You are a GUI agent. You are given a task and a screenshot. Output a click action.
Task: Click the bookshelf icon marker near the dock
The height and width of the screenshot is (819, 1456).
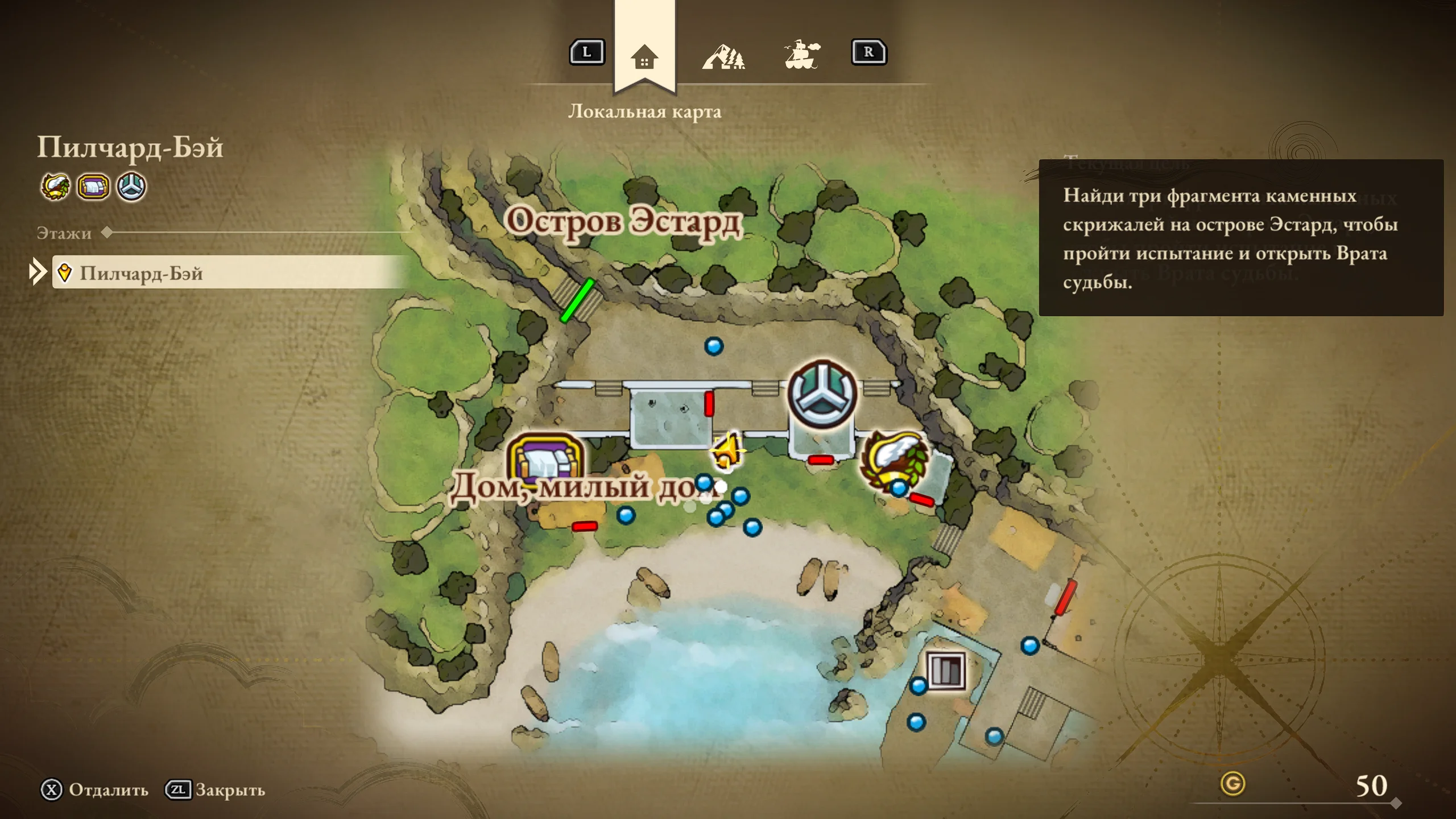coord(946,671)
